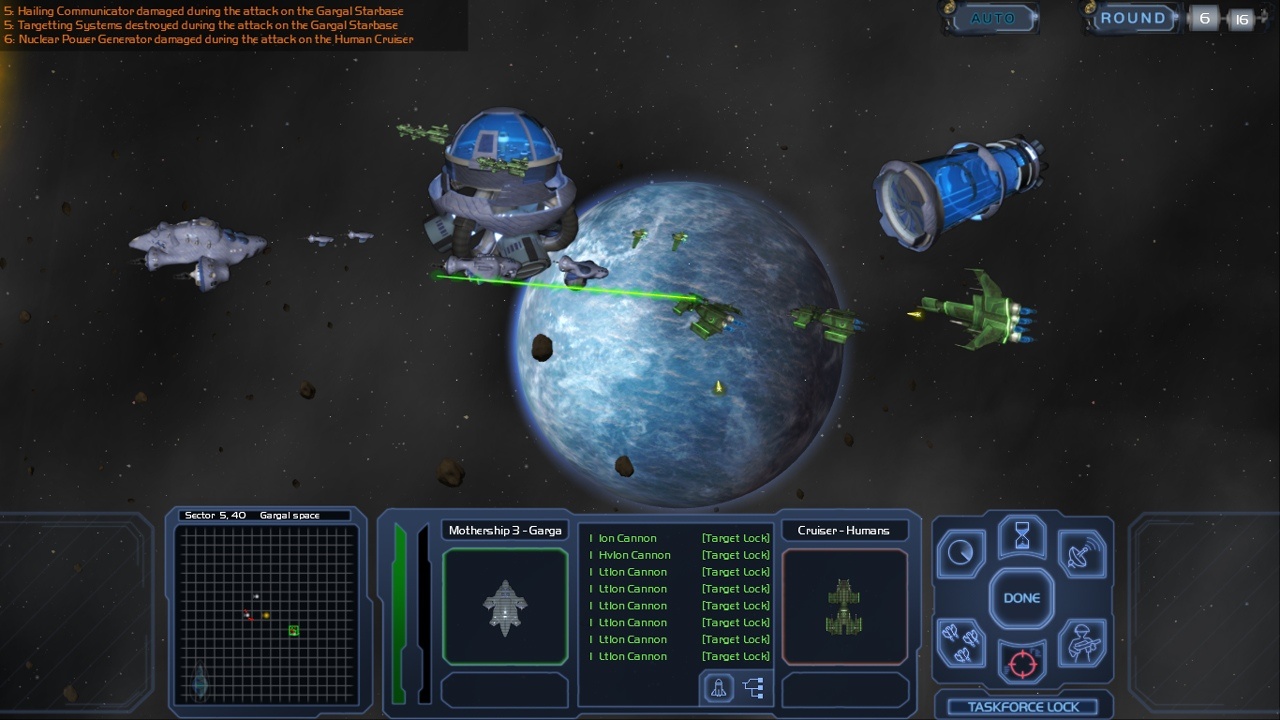Image resolution: width=1280 pixels, height=720 pixels.
Task: Open the satellite dish scanner command
Action: 1081,553
